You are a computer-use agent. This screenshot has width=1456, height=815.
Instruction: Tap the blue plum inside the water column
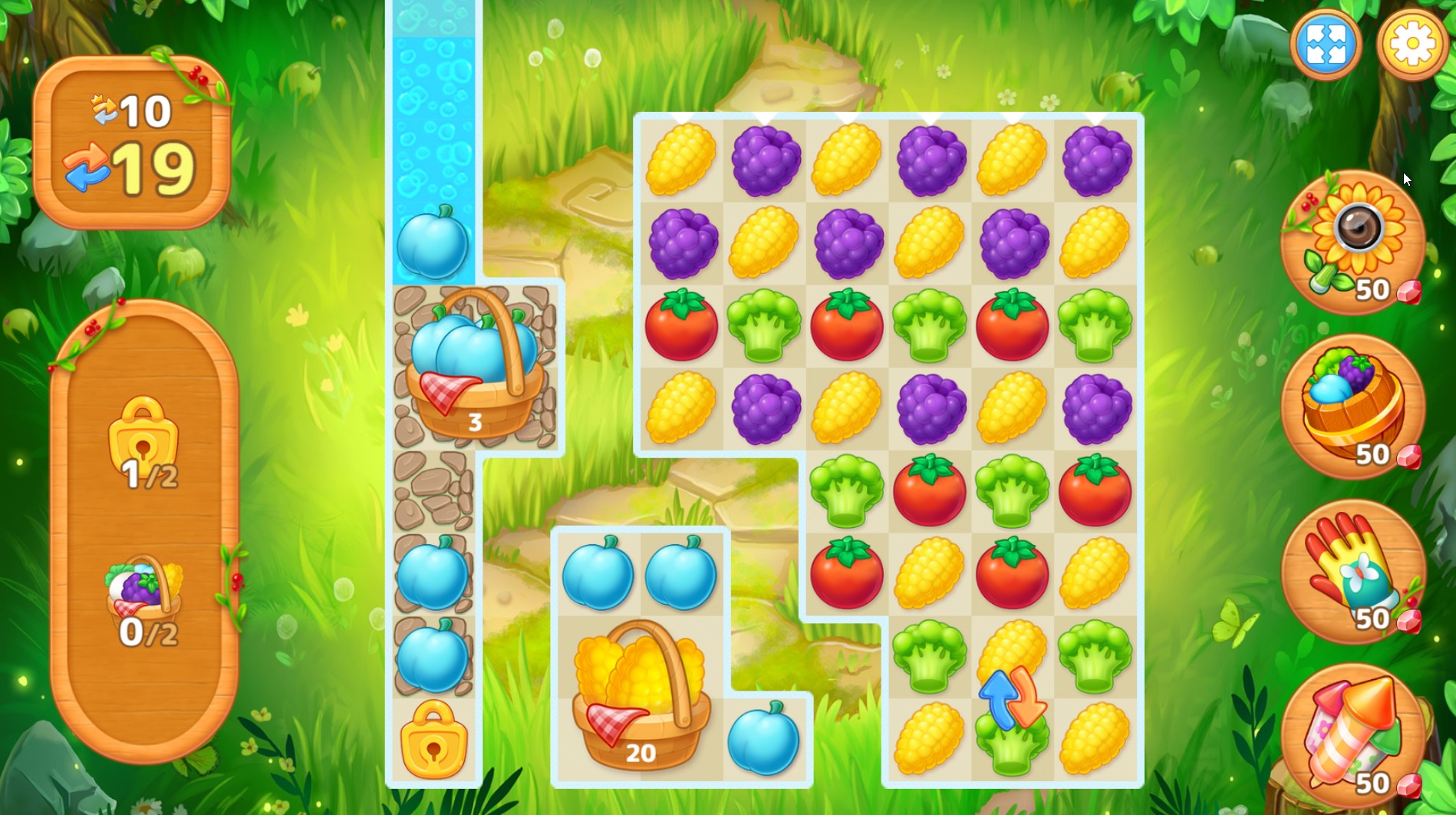[434, 242]
